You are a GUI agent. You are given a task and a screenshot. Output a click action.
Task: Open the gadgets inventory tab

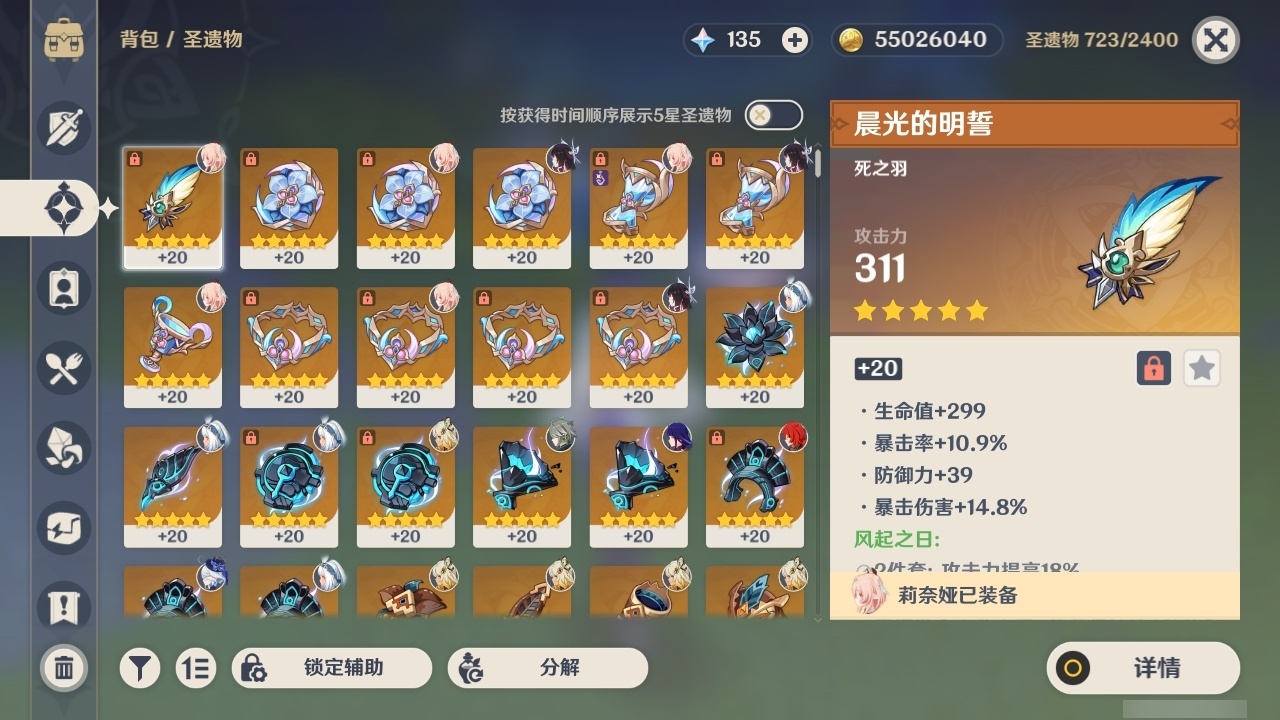tap(62, 528)
